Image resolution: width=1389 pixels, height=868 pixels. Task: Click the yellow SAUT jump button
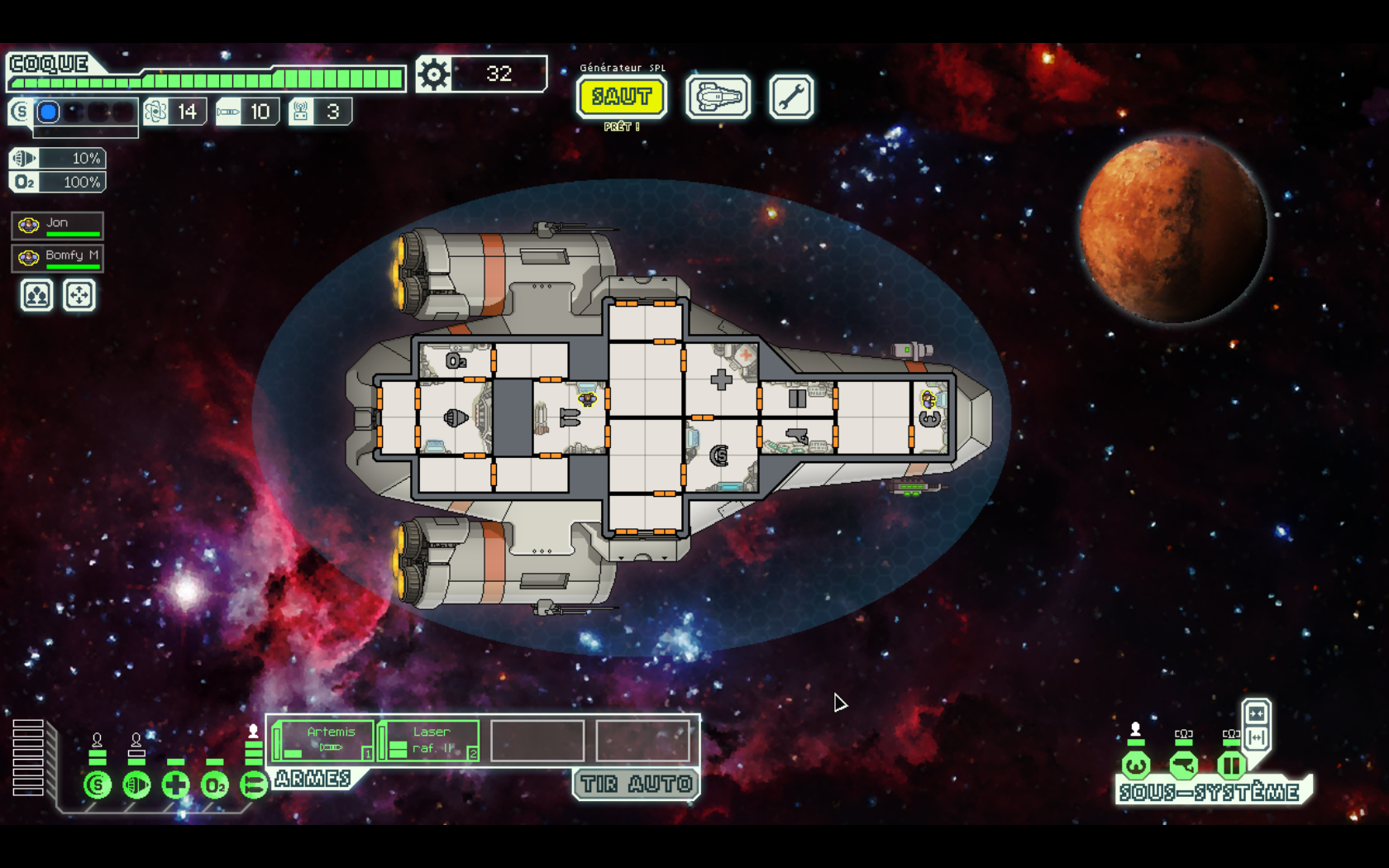[x=622, y=97]
